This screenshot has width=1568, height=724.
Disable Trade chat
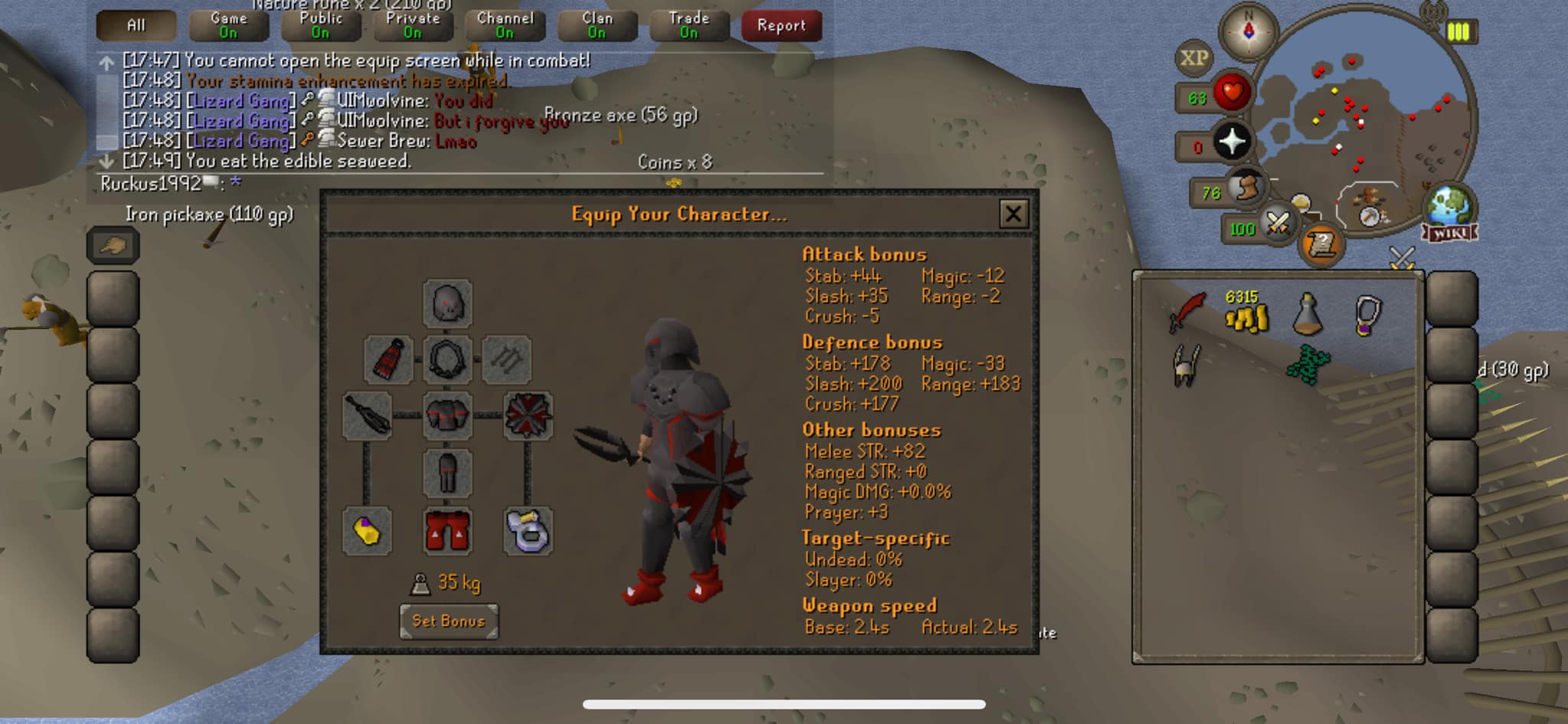[x=688, y=25]
